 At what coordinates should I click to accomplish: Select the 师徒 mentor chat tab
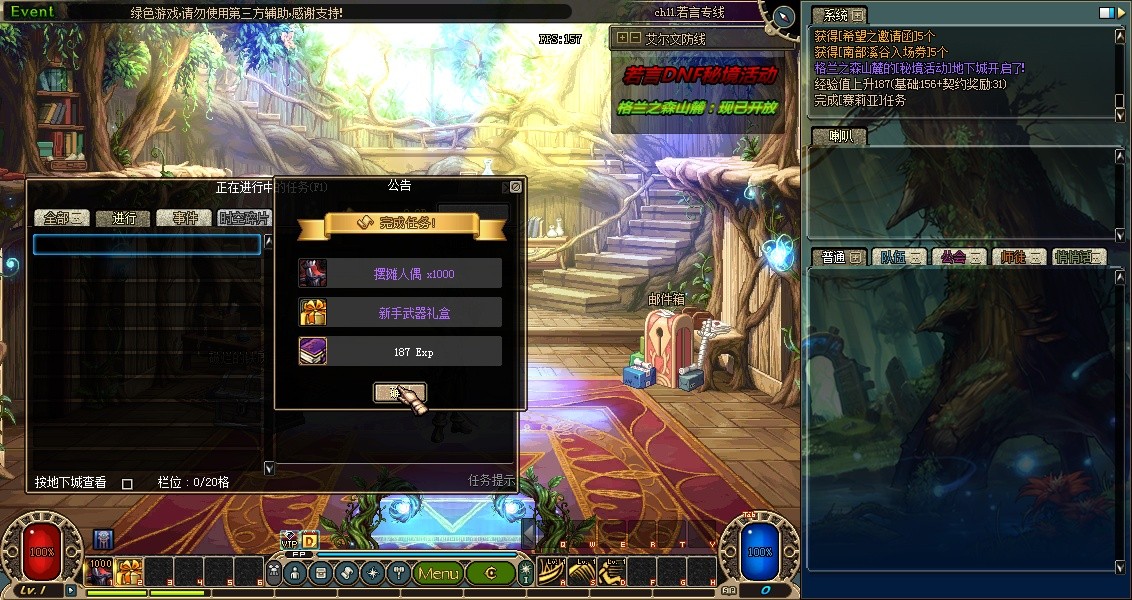(1018, 257)
